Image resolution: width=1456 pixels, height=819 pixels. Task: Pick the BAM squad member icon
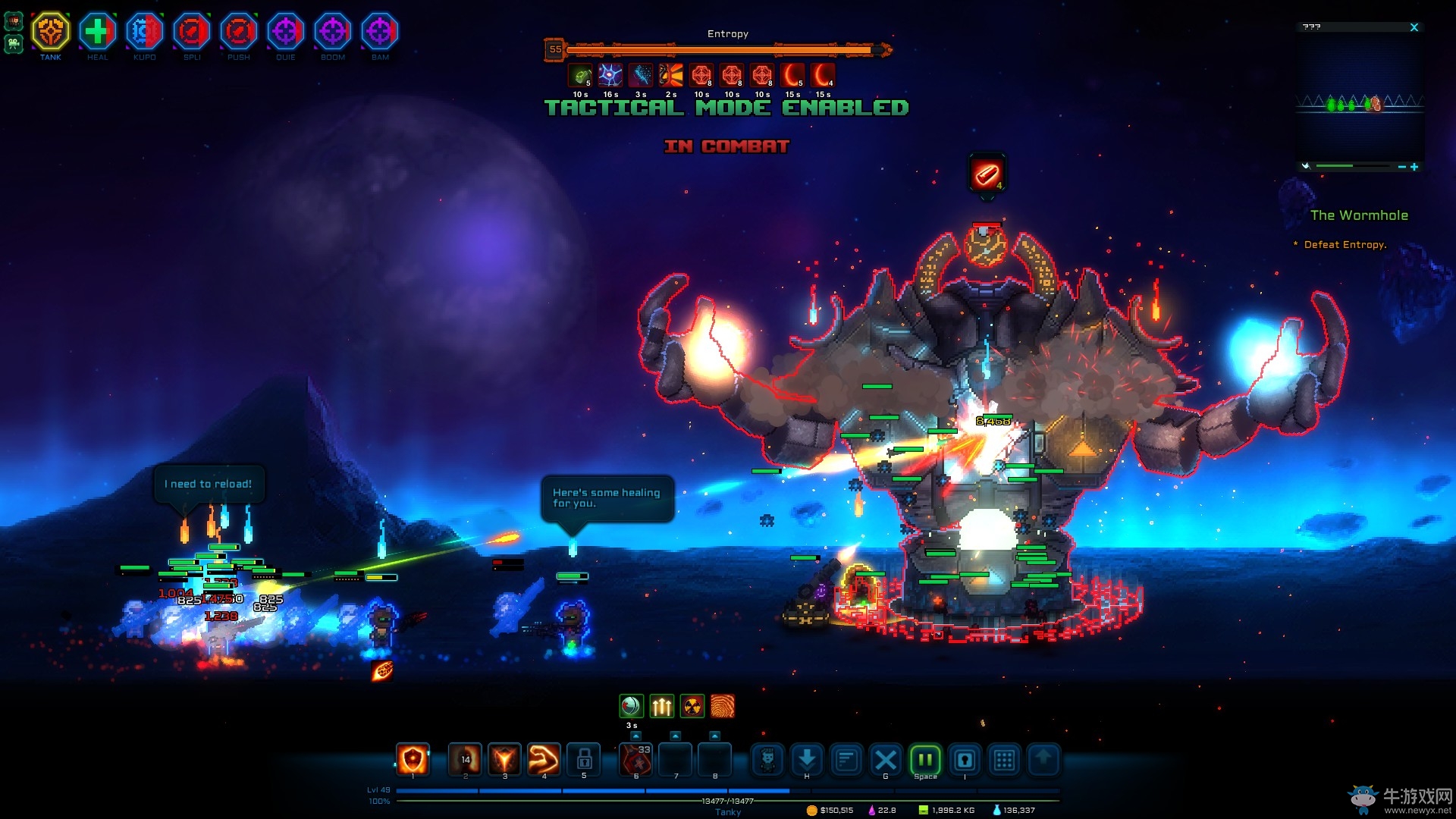coord(379,32)
